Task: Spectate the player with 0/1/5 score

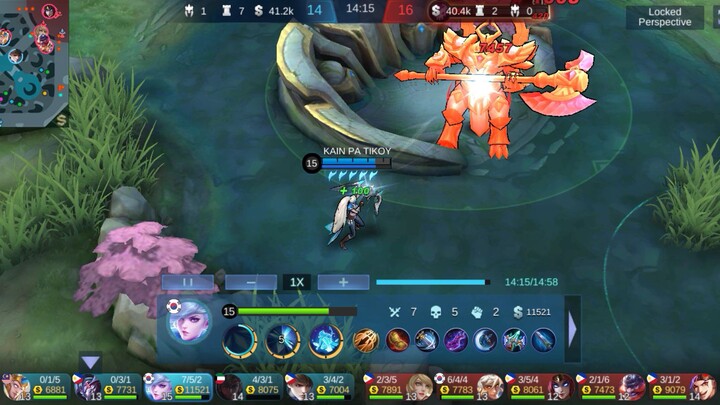Action: (35, 386)
